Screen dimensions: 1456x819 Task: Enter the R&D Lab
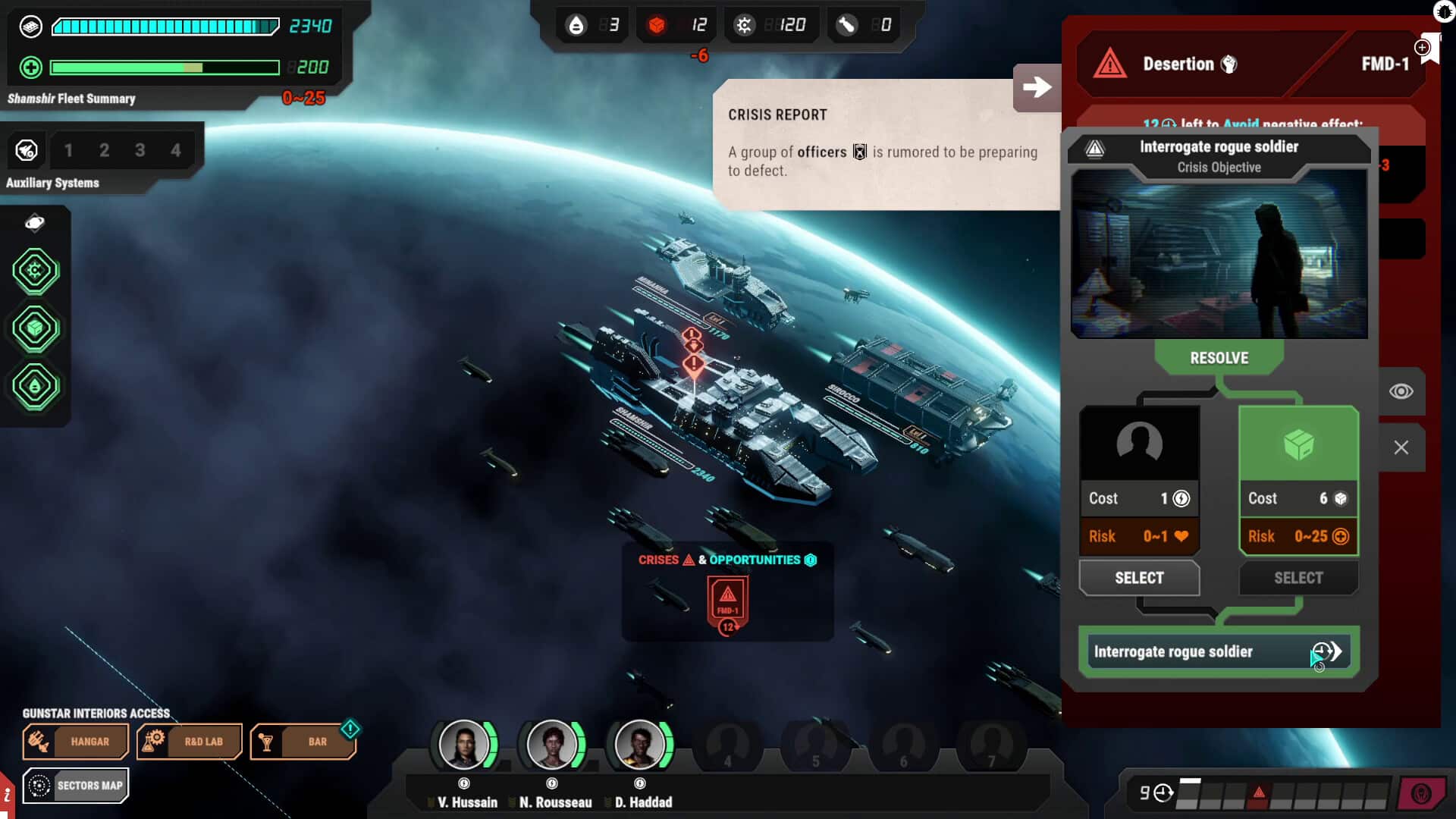click(190, 742)
